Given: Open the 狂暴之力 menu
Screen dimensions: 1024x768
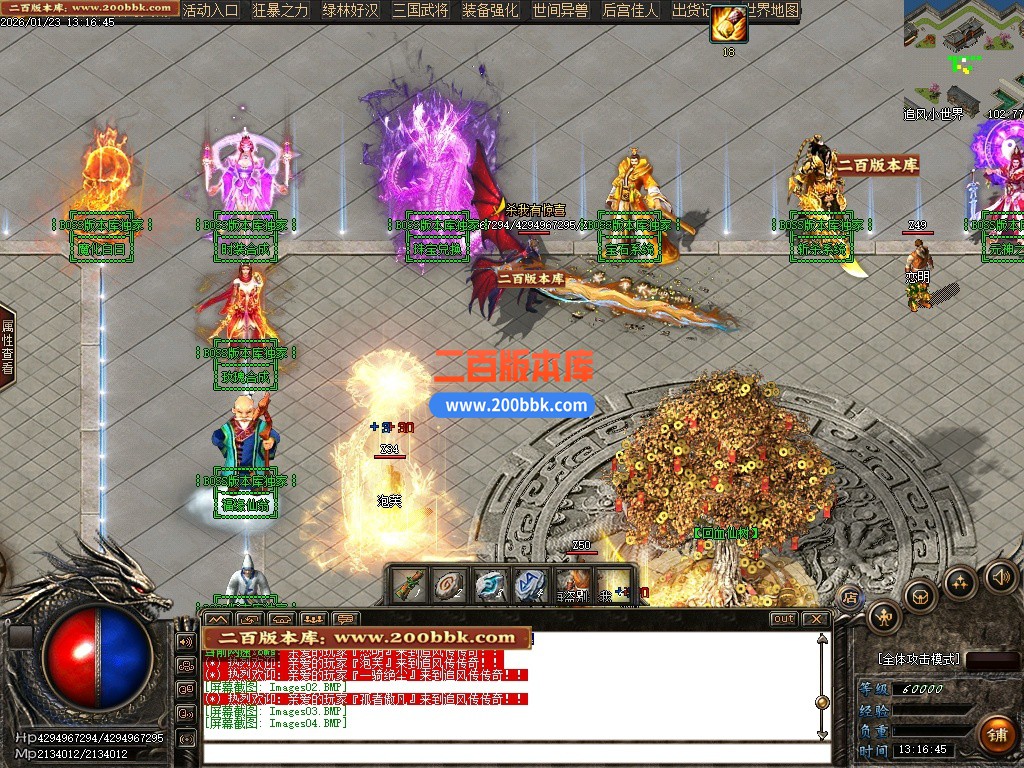Looking at the screenshot, I should tap(280, 11).
